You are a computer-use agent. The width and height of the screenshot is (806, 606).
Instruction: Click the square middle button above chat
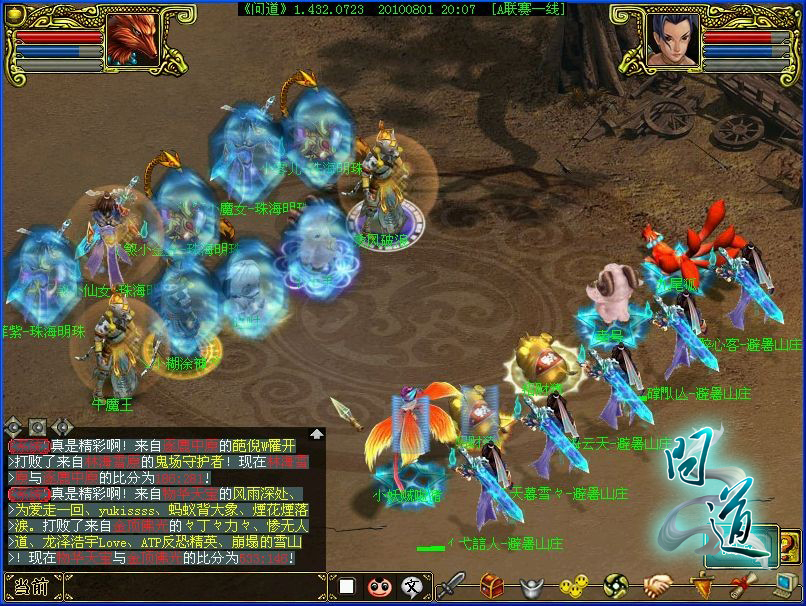pyautogui.click(x=38, y=427)
